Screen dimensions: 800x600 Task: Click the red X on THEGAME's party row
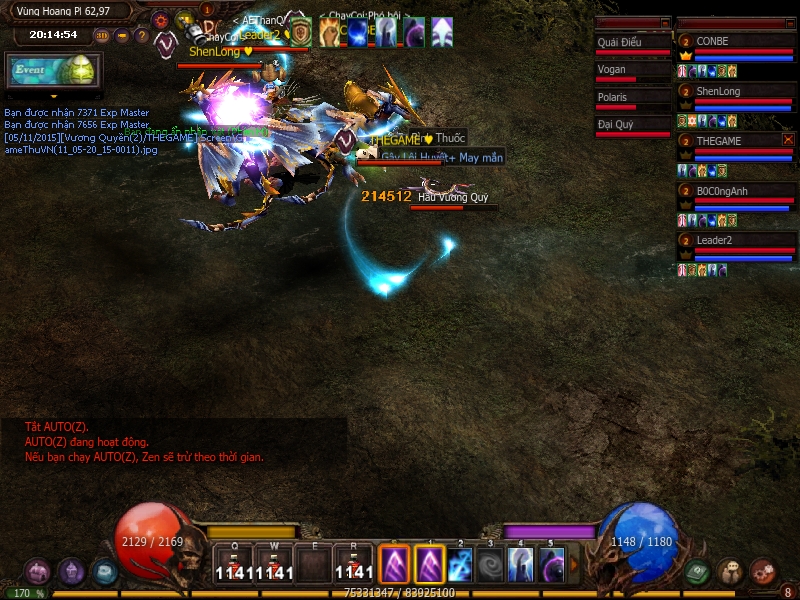788,140
